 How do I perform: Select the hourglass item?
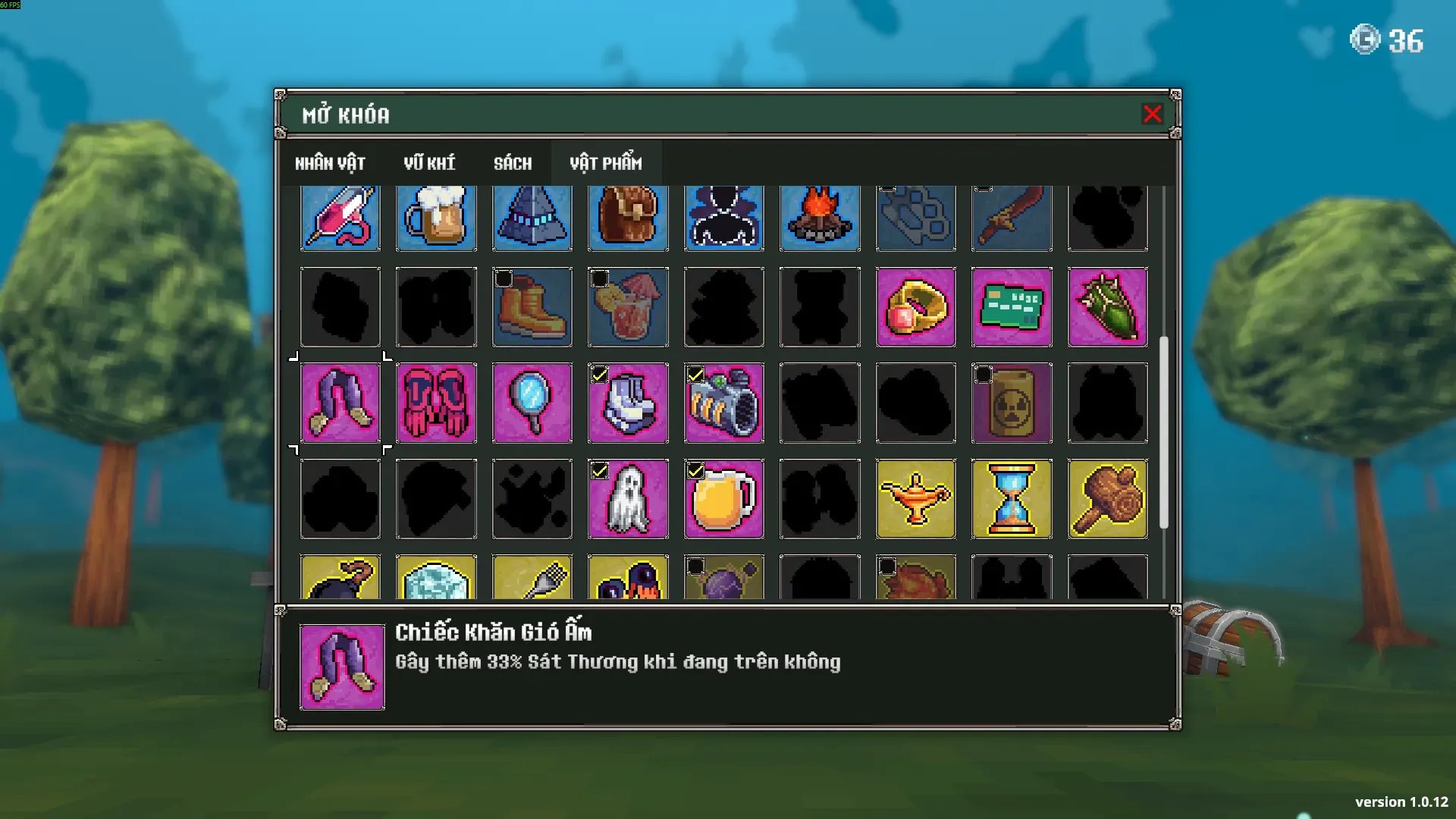click(1012, 499)
